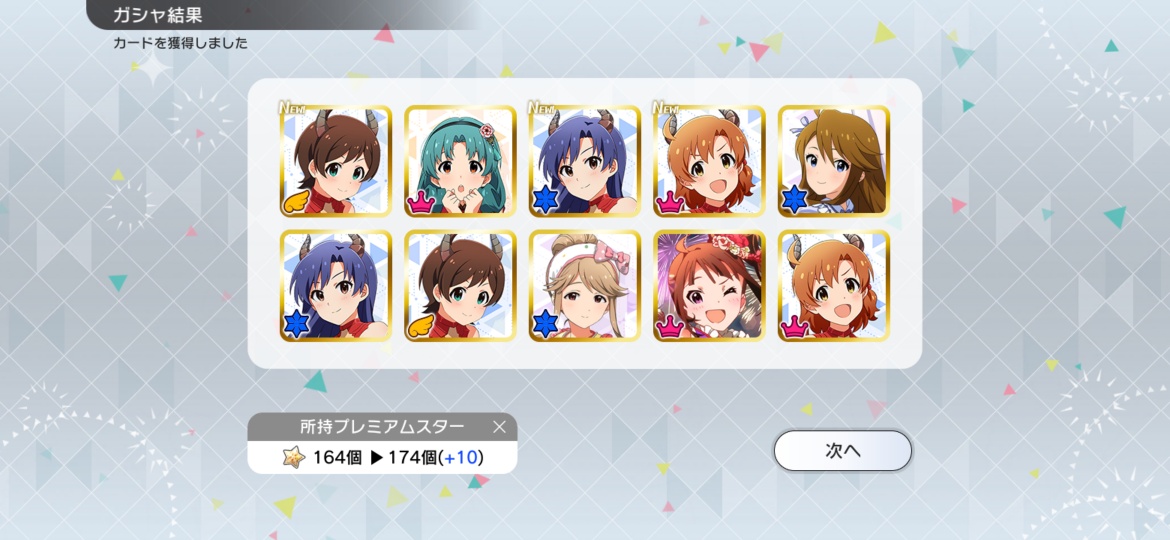Select the New-tagged brown short-haired horned card
The width and height of the screenshot is (1170, 540).
click(x=335, y=161)
